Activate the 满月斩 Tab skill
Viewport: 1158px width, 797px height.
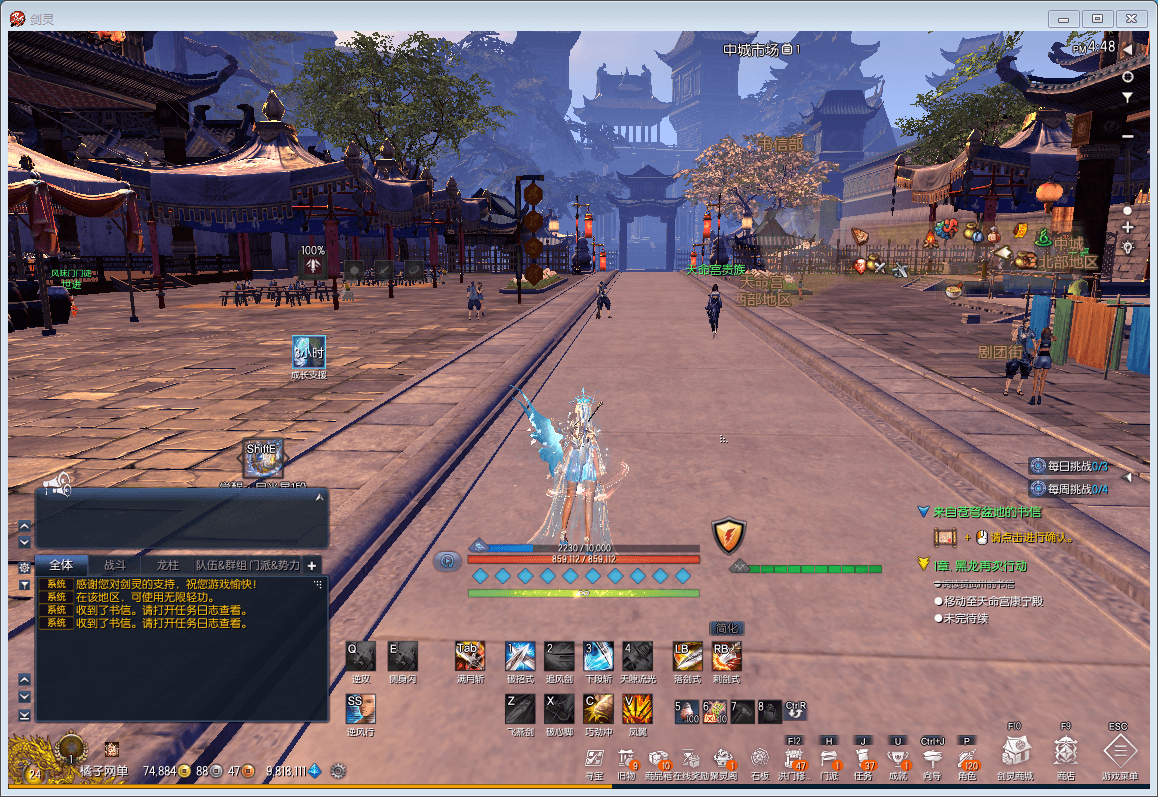[470, 656]
